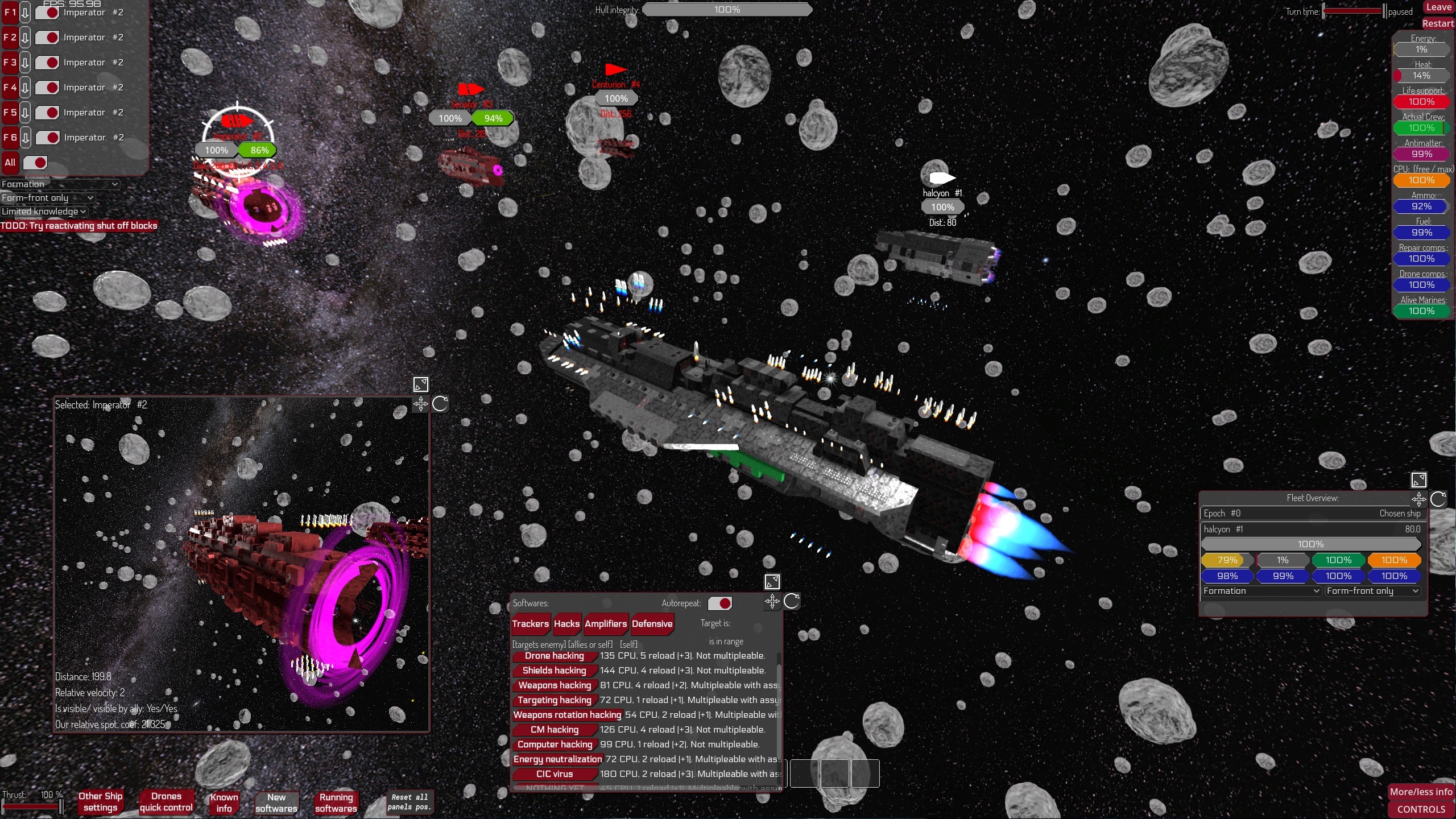Switch to the Amplifiers software tab
This screenshot has height=819, width=1456.
(605, 624)
